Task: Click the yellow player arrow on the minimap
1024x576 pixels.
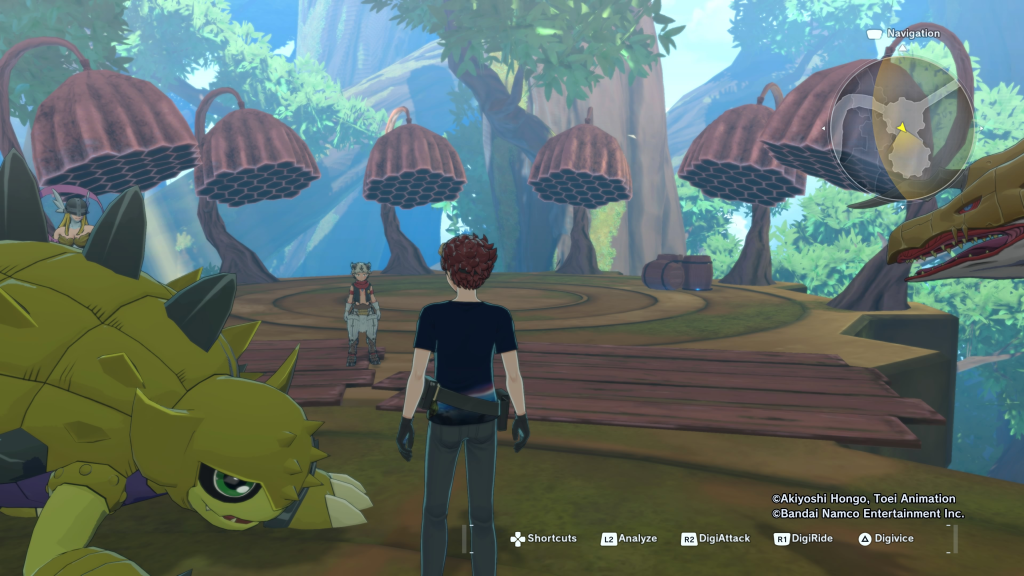Action: 901,127
